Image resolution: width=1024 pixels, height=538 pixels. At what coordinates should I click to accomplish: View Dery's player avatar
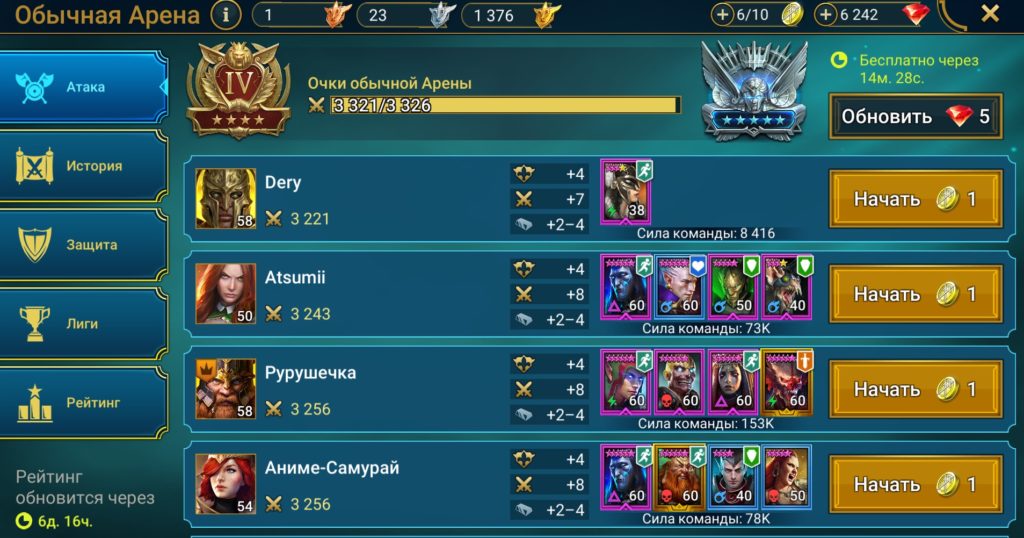click(225, 198)
